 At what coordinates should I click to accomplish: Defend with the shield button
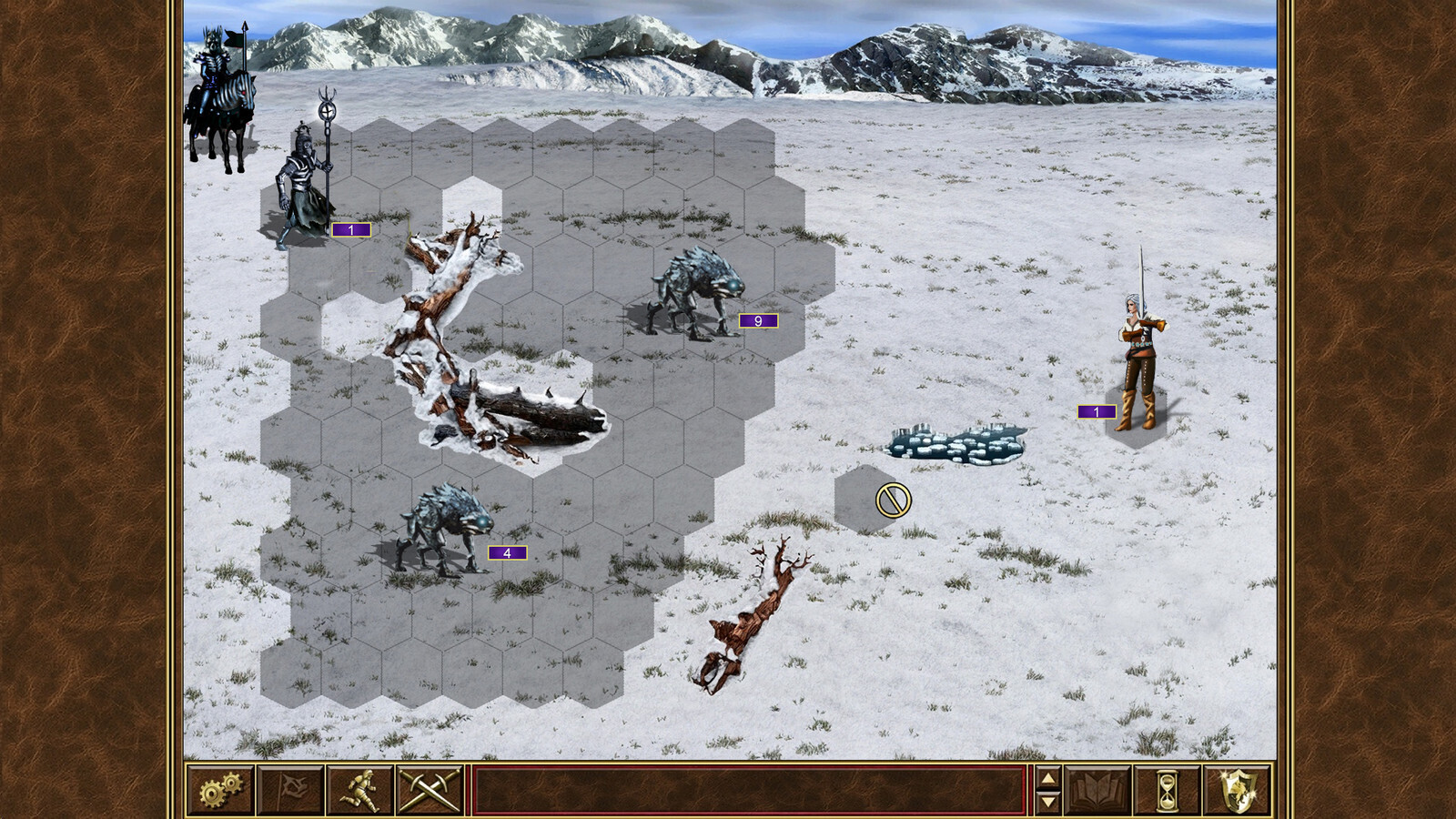click(x=1238, y=790)
